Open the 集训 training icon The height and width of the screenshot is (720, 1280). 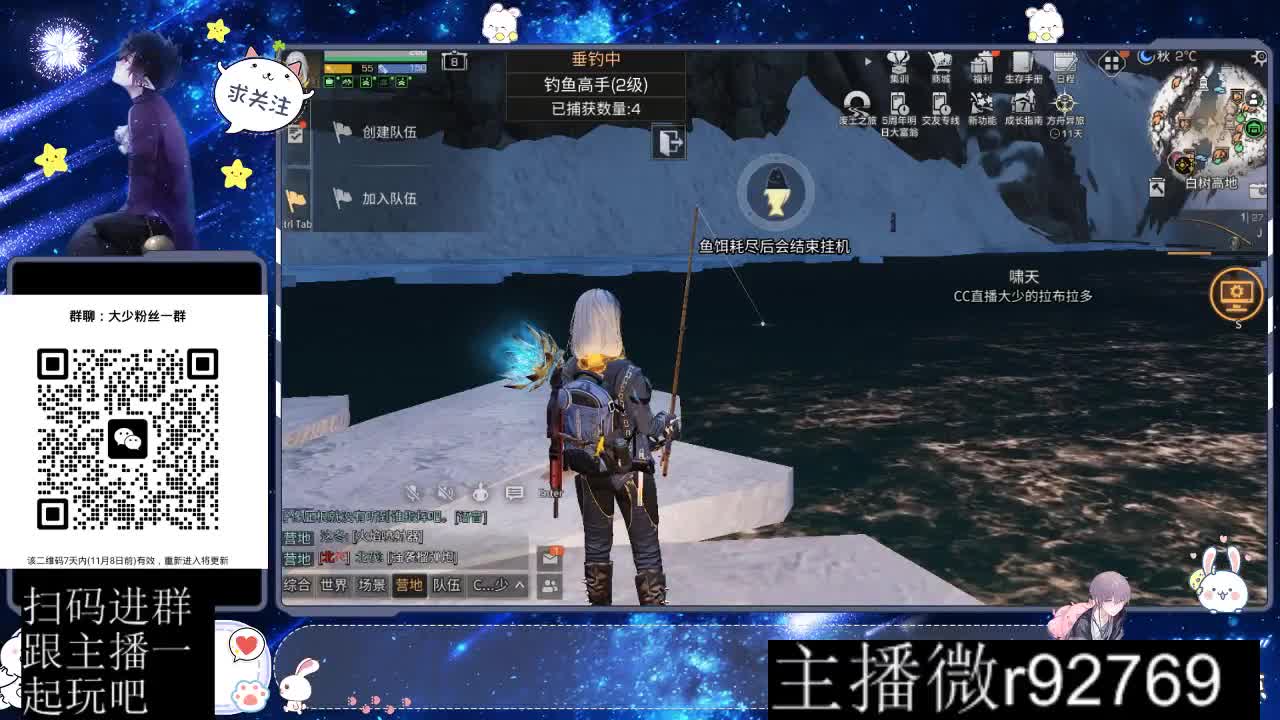[x=899, y=62]
